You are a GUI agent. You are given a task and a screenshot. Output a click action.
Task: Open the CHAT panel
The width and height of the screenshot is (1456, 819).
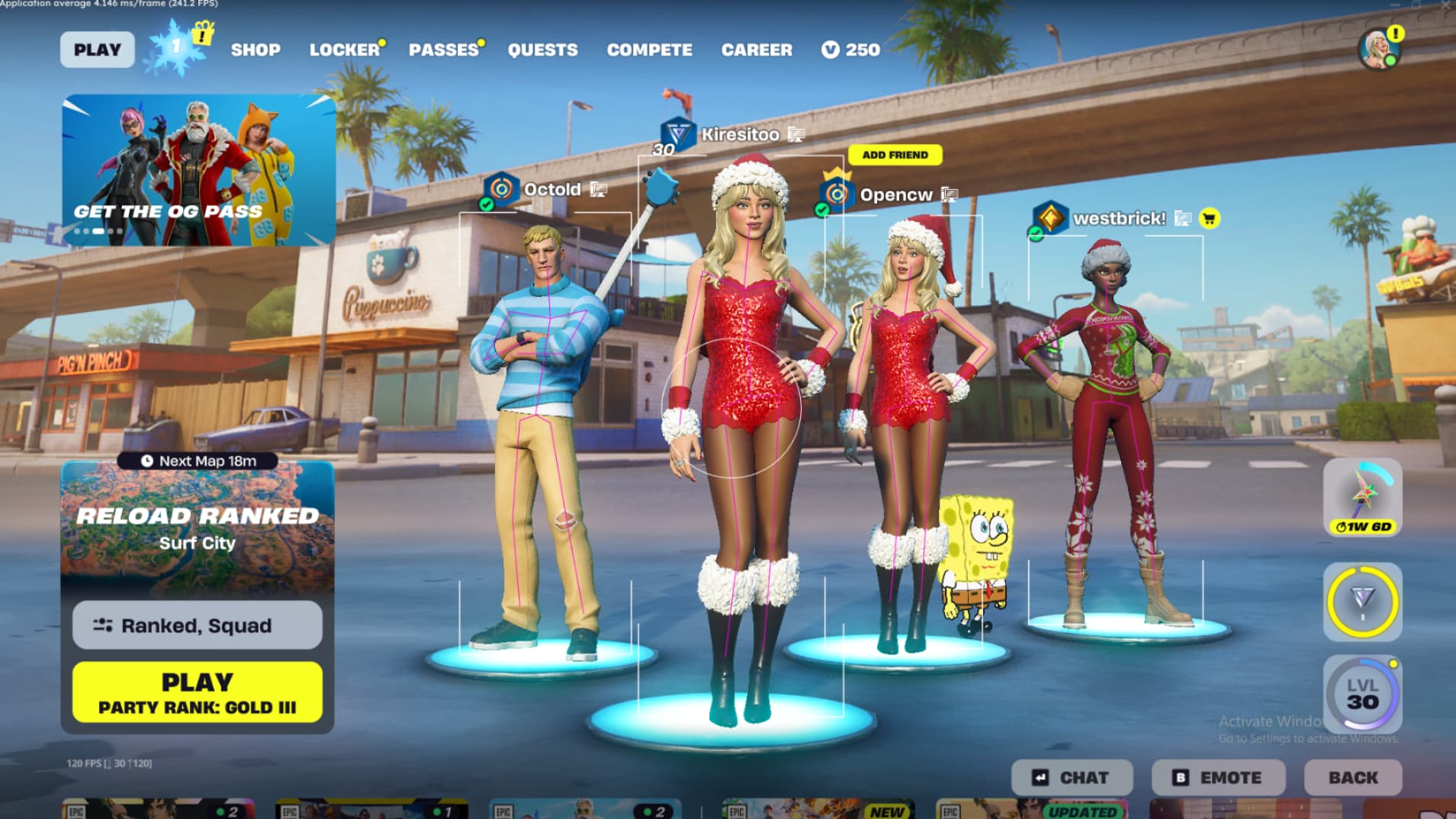coord(1072,778)
